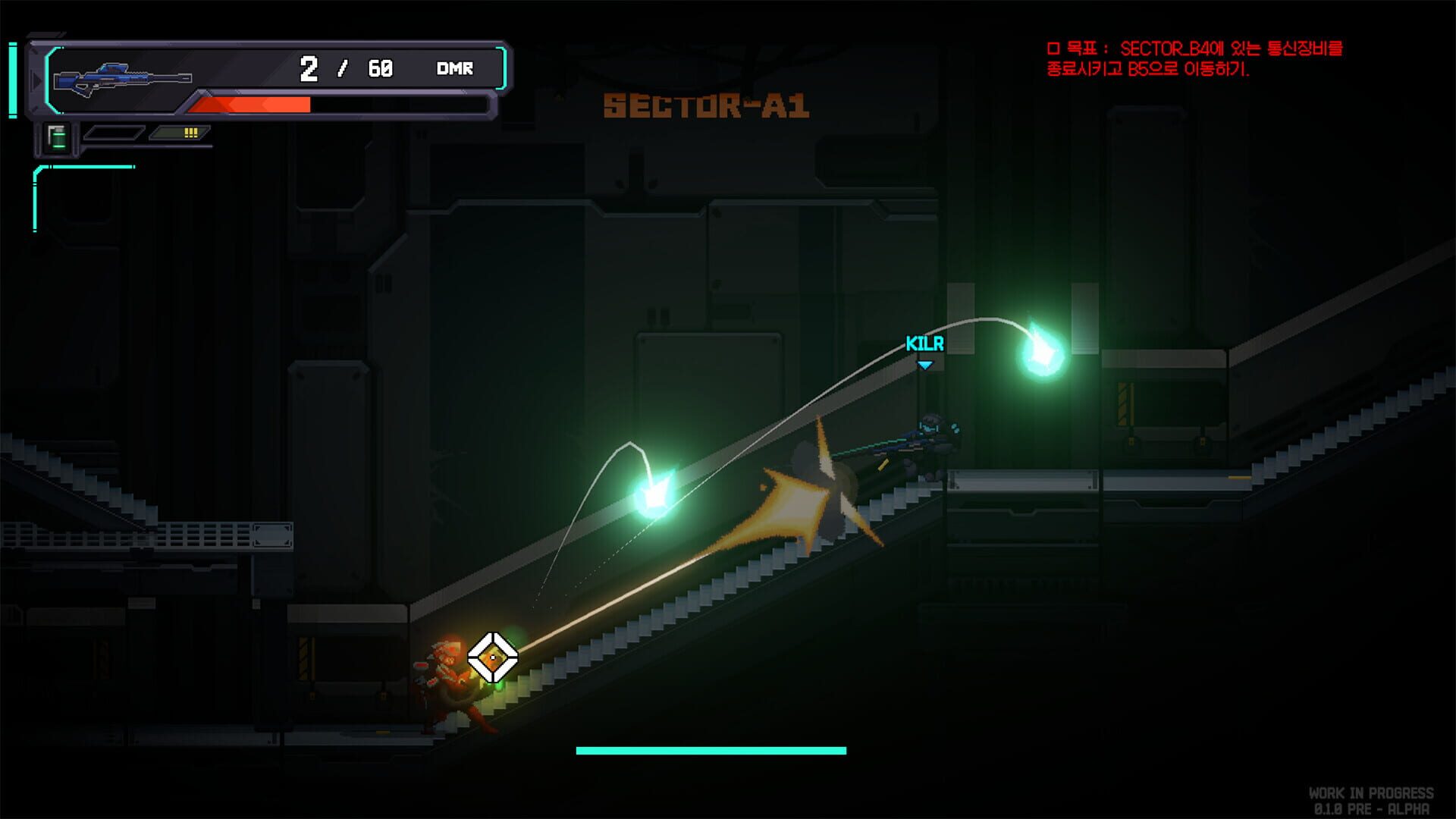The width and height of the screenshot is (1456, 819).
Task: Click the 2 / 60 ammo counter
Action: coord(345,68)
